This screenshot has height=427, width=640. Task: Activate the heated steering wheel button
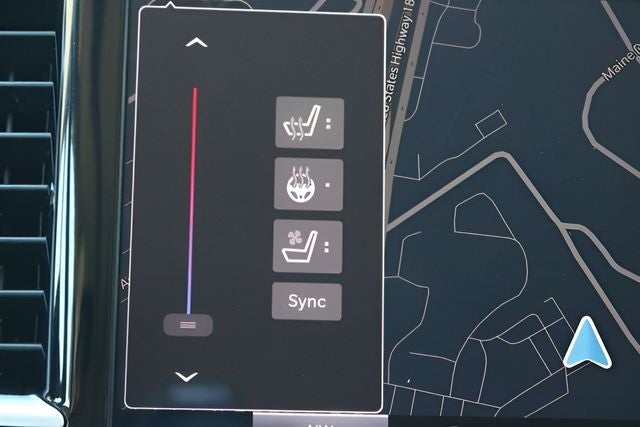(x=308, y=185)
